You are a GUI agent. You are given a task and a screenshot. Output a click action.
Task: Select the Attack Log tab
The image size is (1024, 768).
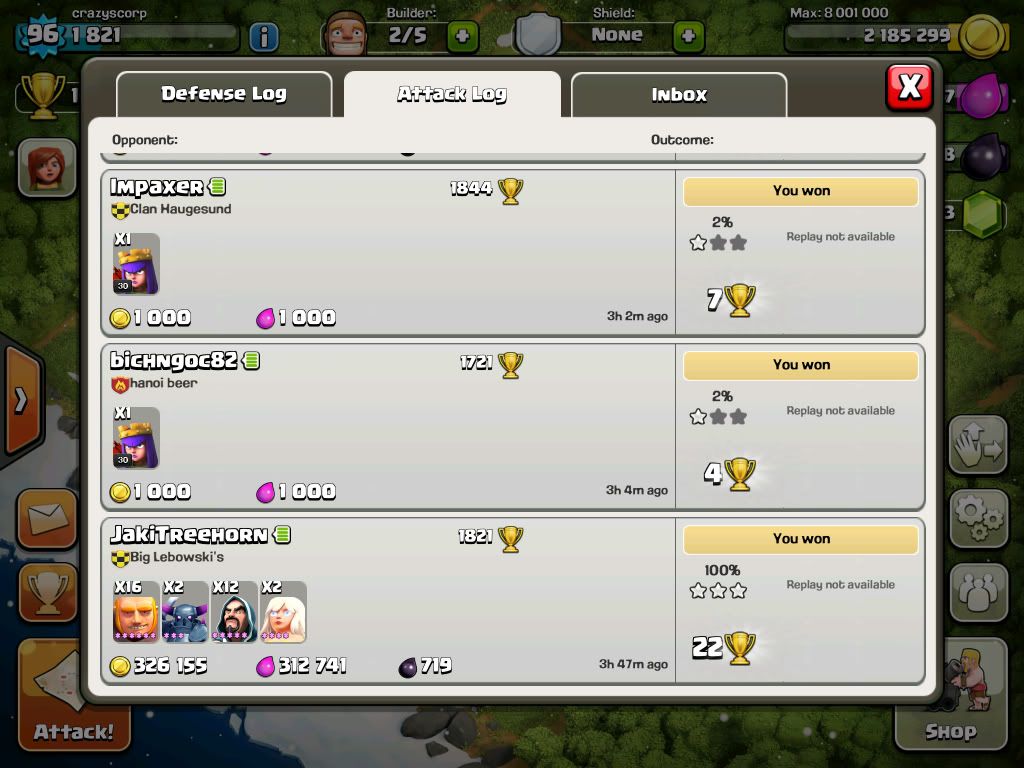coord(452,94)
